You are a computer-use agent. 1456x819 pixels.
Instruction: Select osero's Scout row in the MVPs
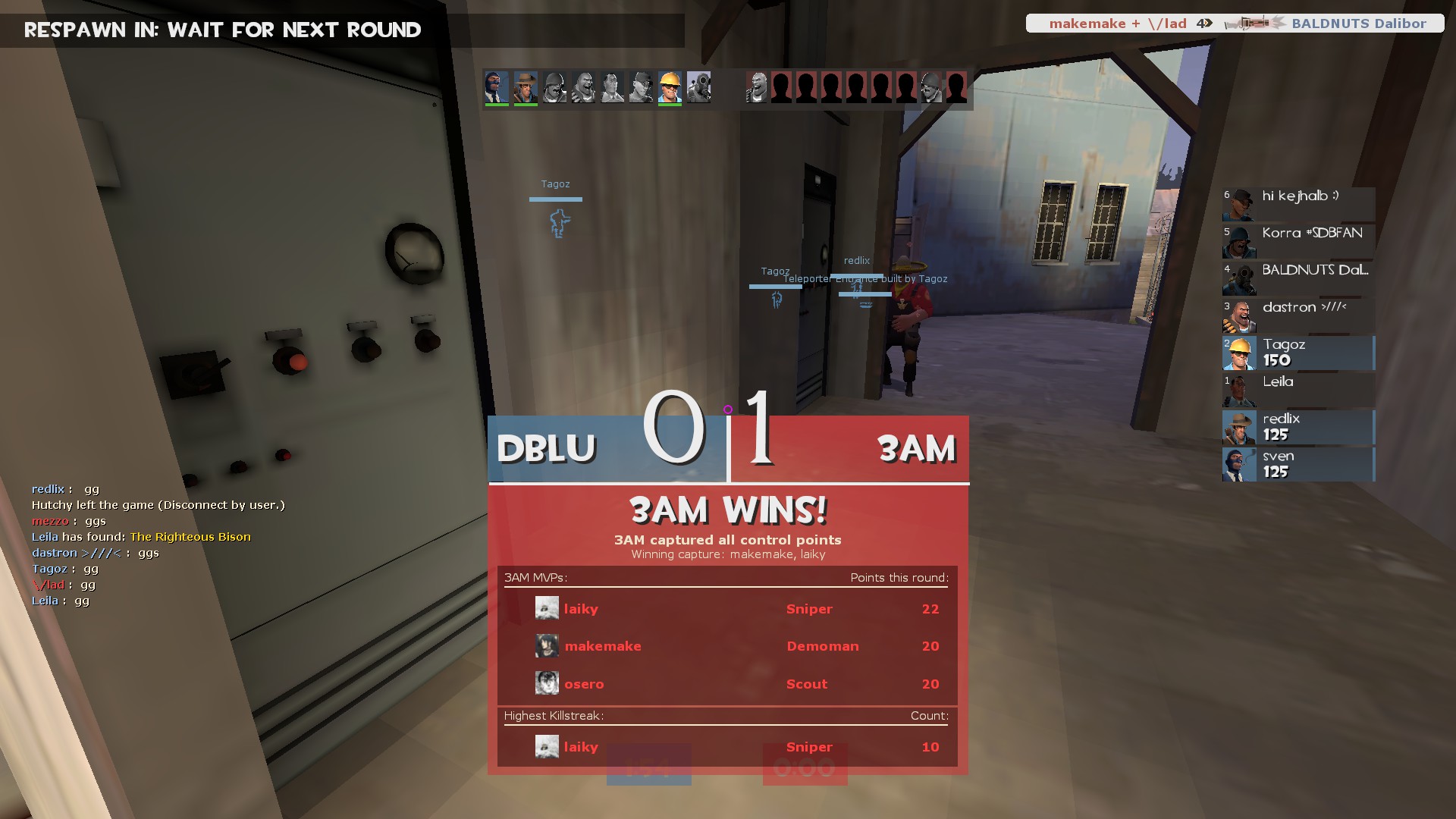coord(726,684)
